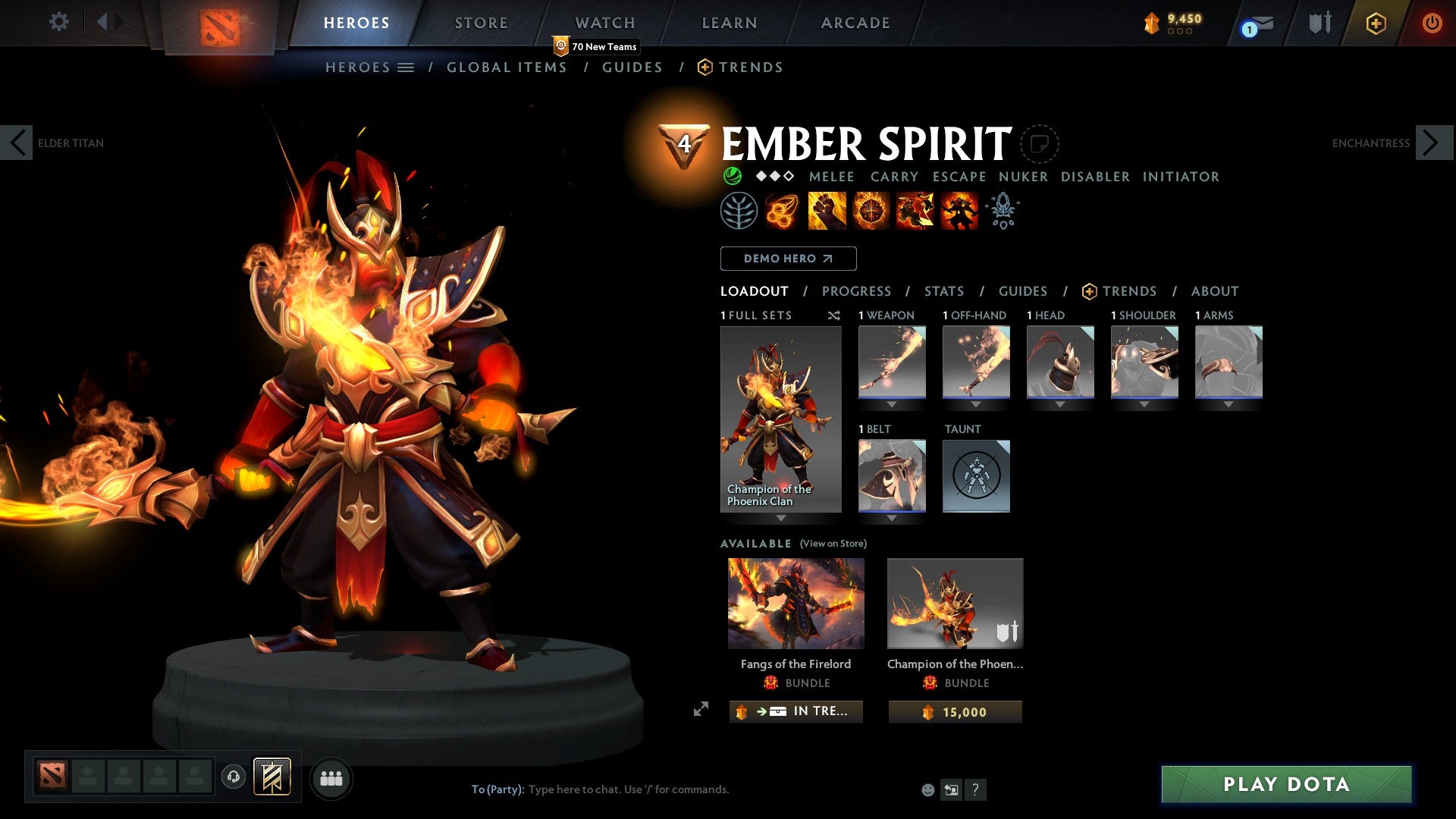Click the View on Store link
The height and width of the screenshot is (819, 1456).
click(833, 544)
